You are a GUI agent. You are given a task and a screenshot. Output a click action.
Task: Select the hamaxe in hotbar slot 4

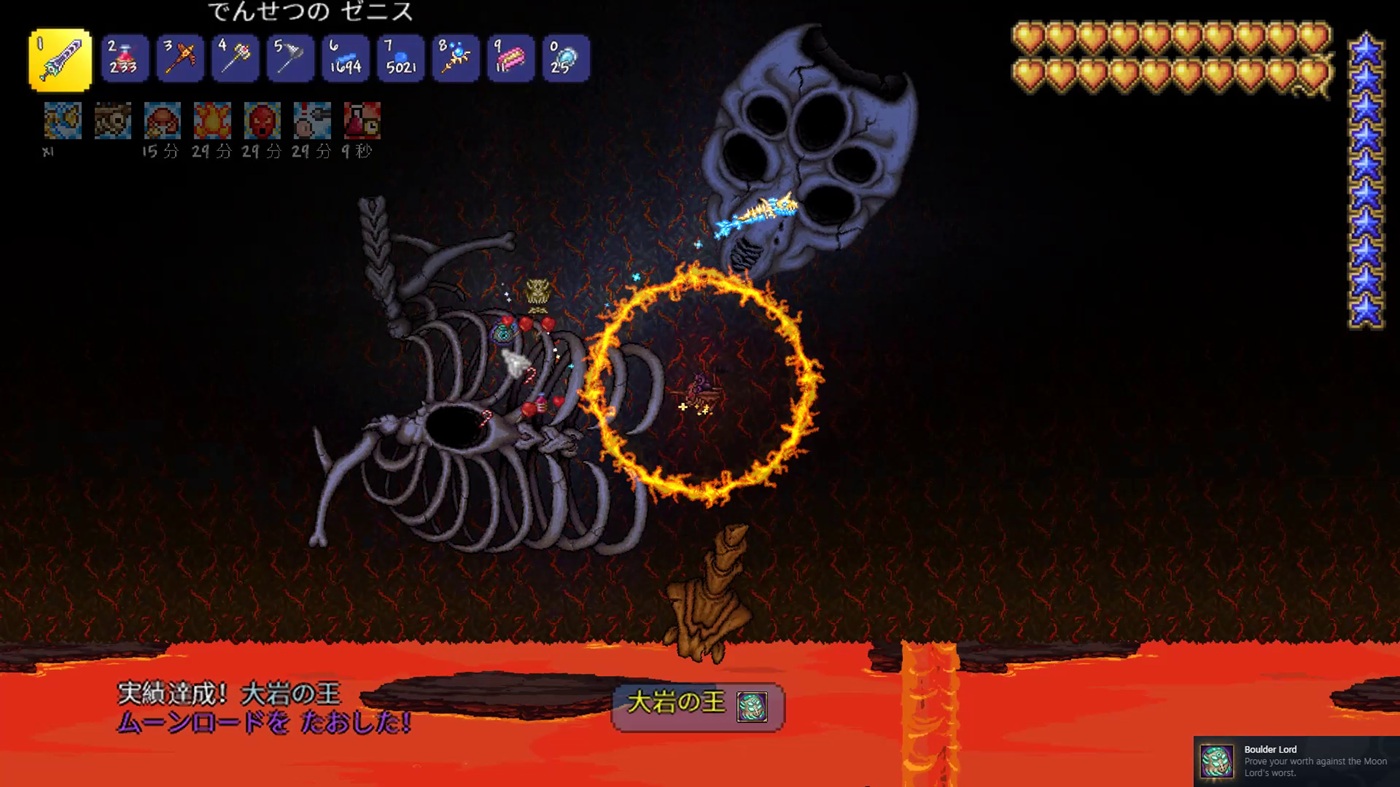tap(235, 59)
